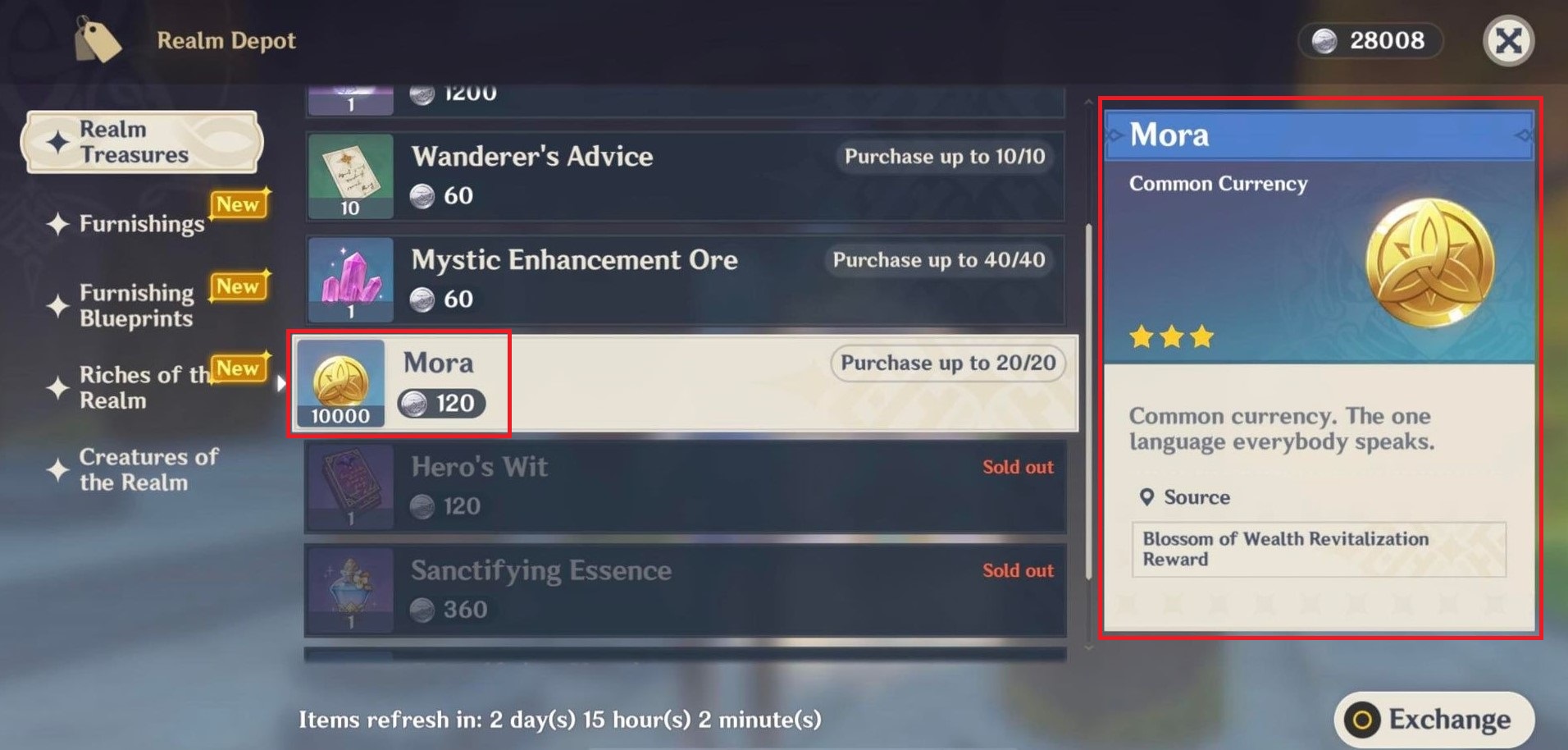The width and height of the screenshot is (1568, 750).
Task: Click the star next to Realm Treasures
Action: [57, 141]
